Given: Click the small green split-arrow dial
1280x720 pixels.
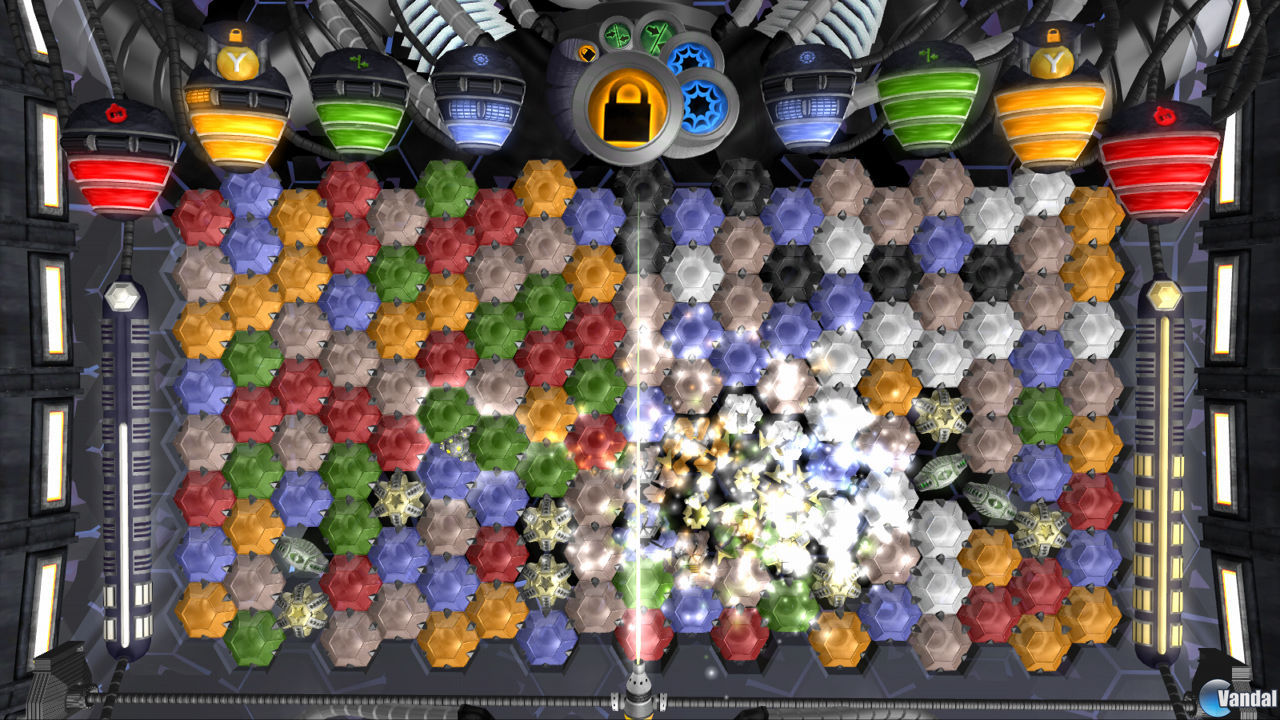Looking at the screenshot, I should [x=617, y=36].
